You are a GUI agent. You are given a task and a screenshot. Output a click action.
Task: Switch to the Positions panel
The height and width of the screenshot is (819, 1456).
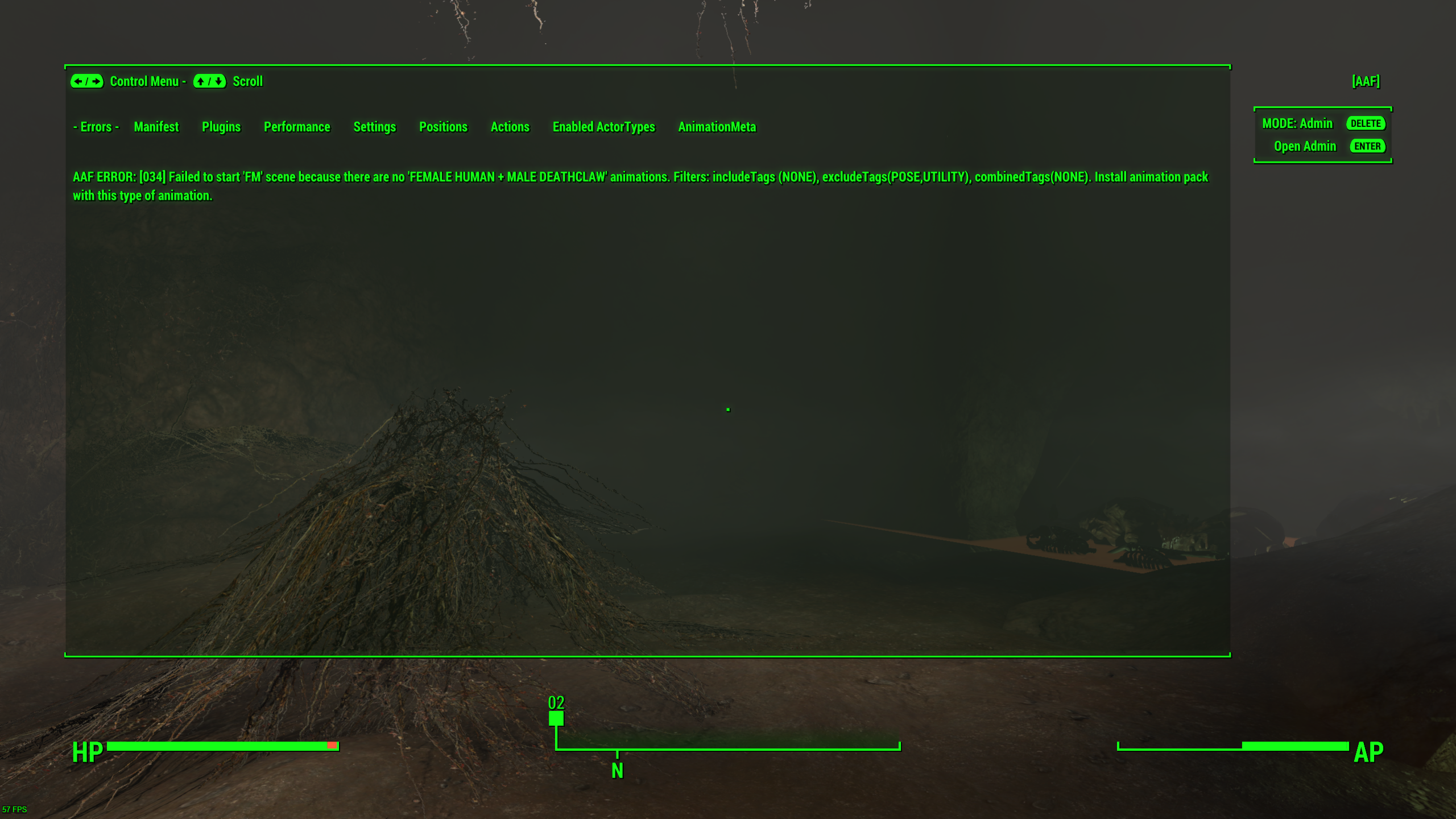coord(443,127)
